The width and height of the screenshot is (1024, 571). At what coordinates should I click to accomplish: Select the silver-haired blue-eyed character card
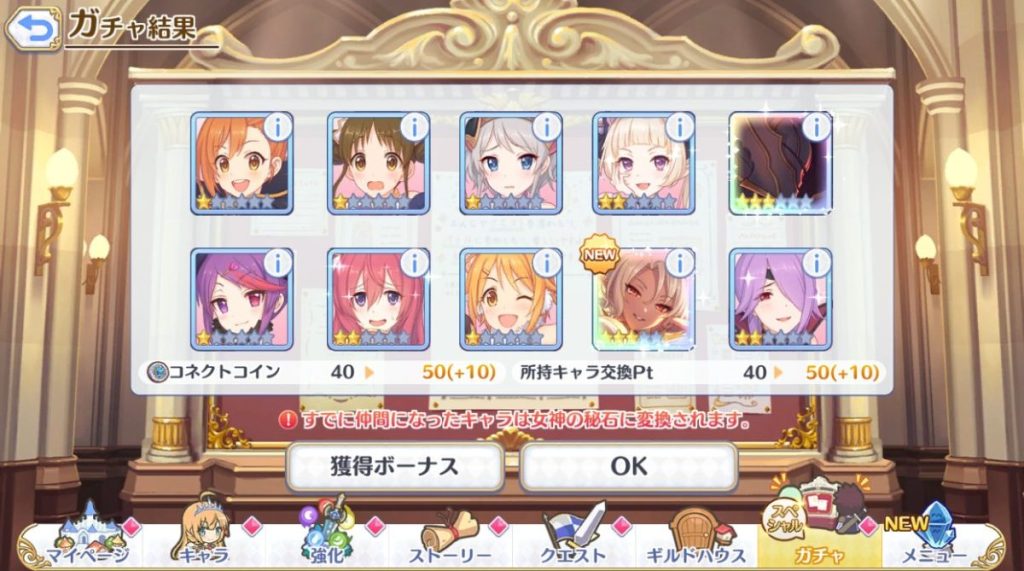point(509,163)
